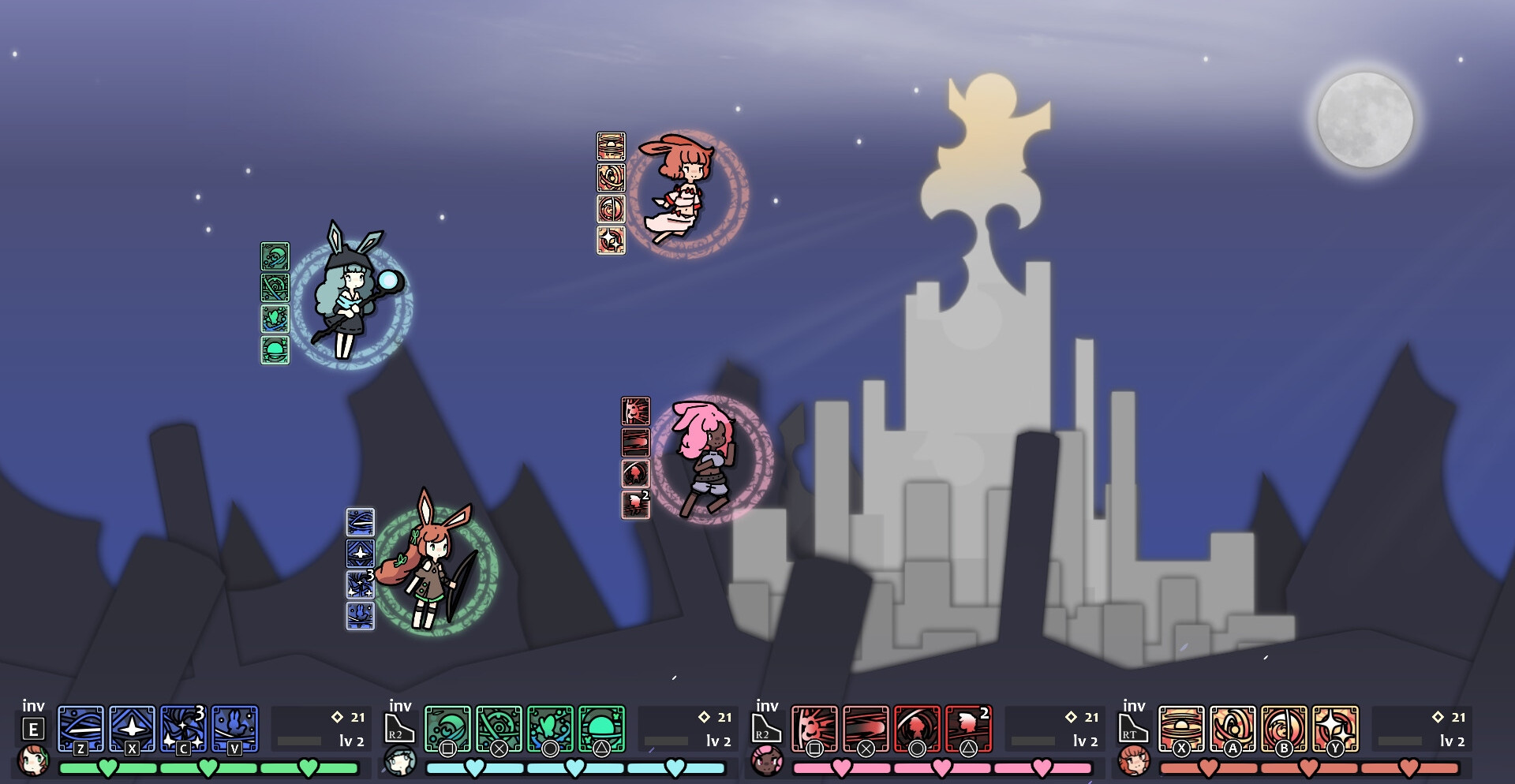
Task: Activate the orange sun disc ability
Action: click(1181, 727)
